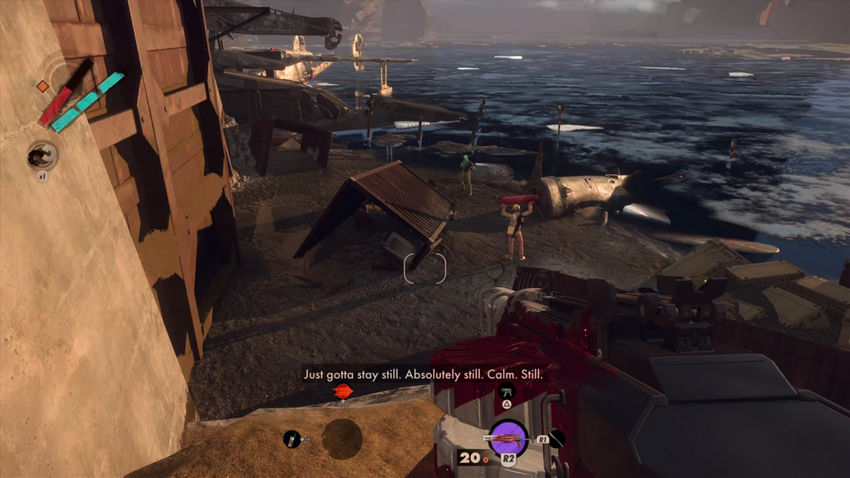
Task: Select the hackamajig gadget icon
Action: coord(292,438)
